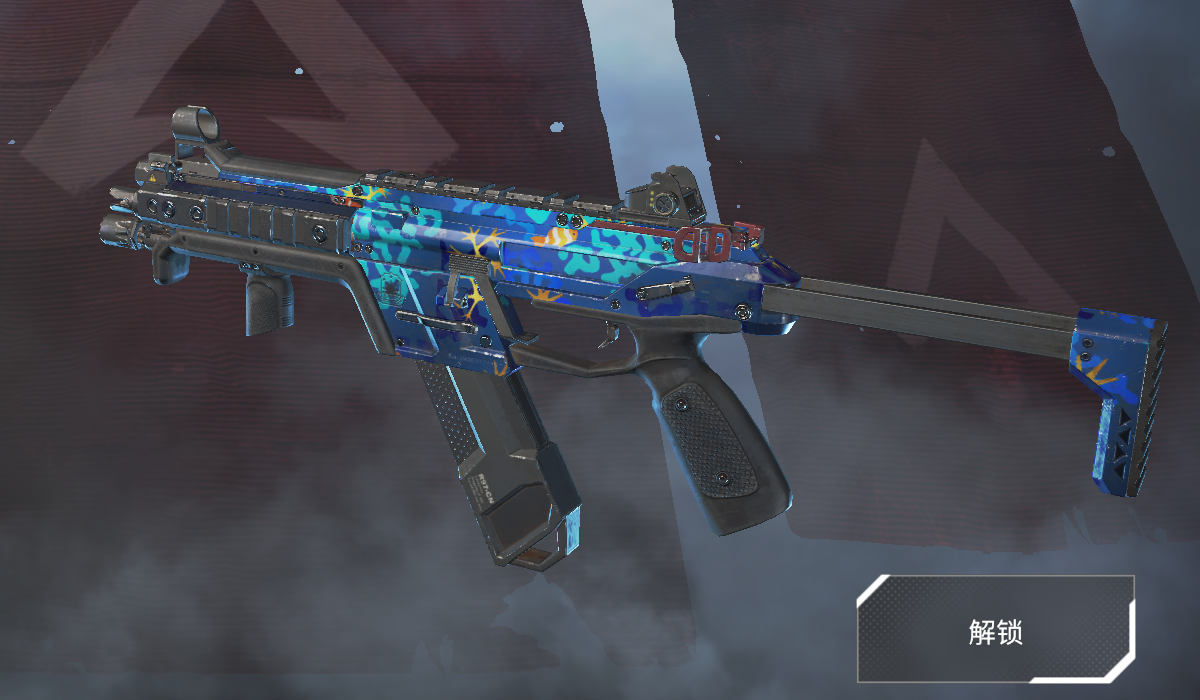Click the 解锁 unlock button
This screenshot has width=1200, height=700.
995,629
